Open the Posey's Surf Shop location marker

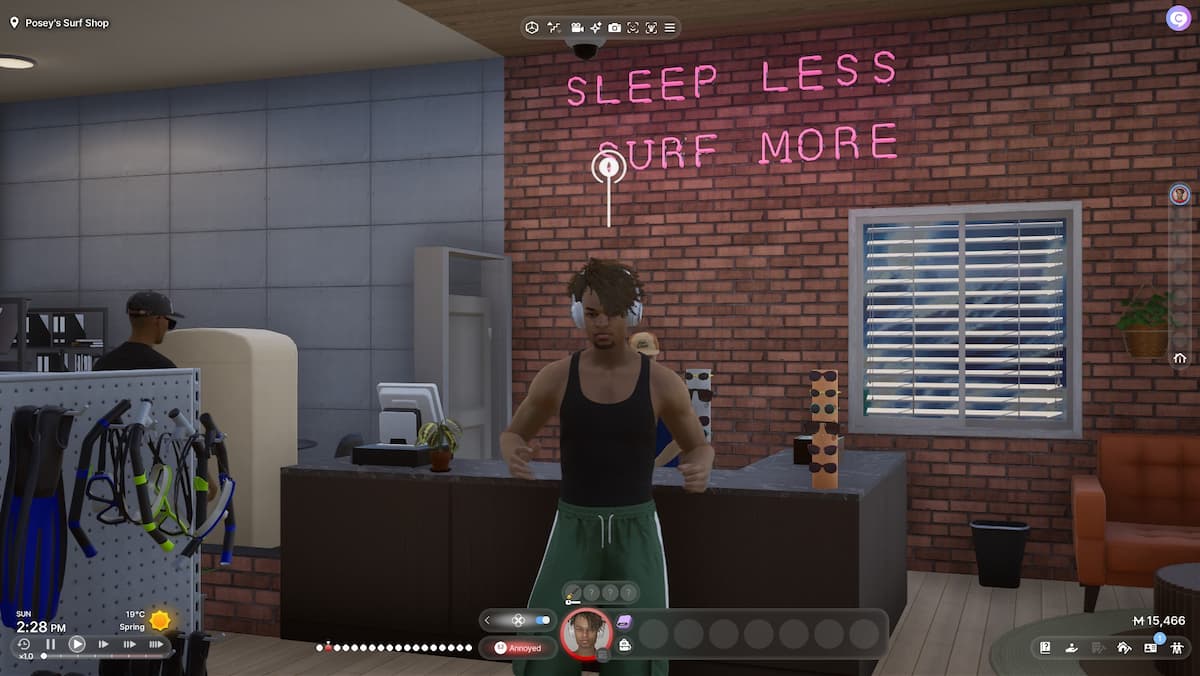(14, 22)
